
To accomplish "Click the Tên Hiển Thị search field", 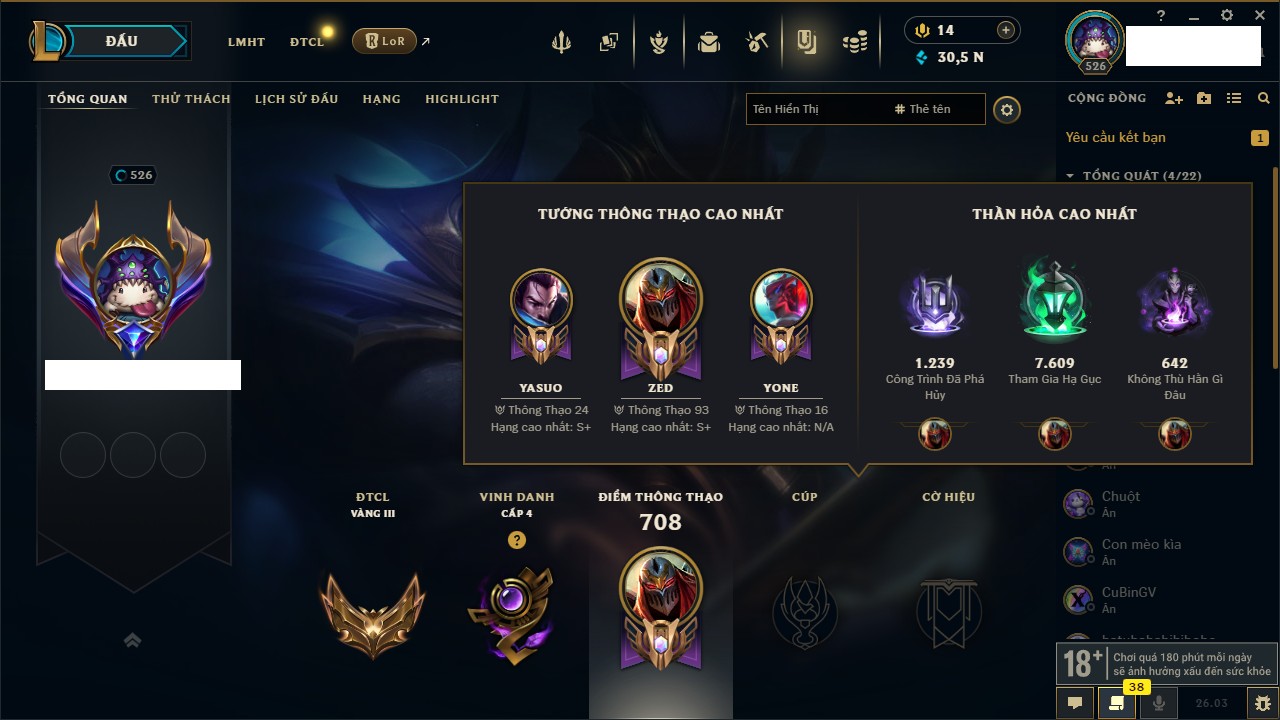I will point(815,109).
